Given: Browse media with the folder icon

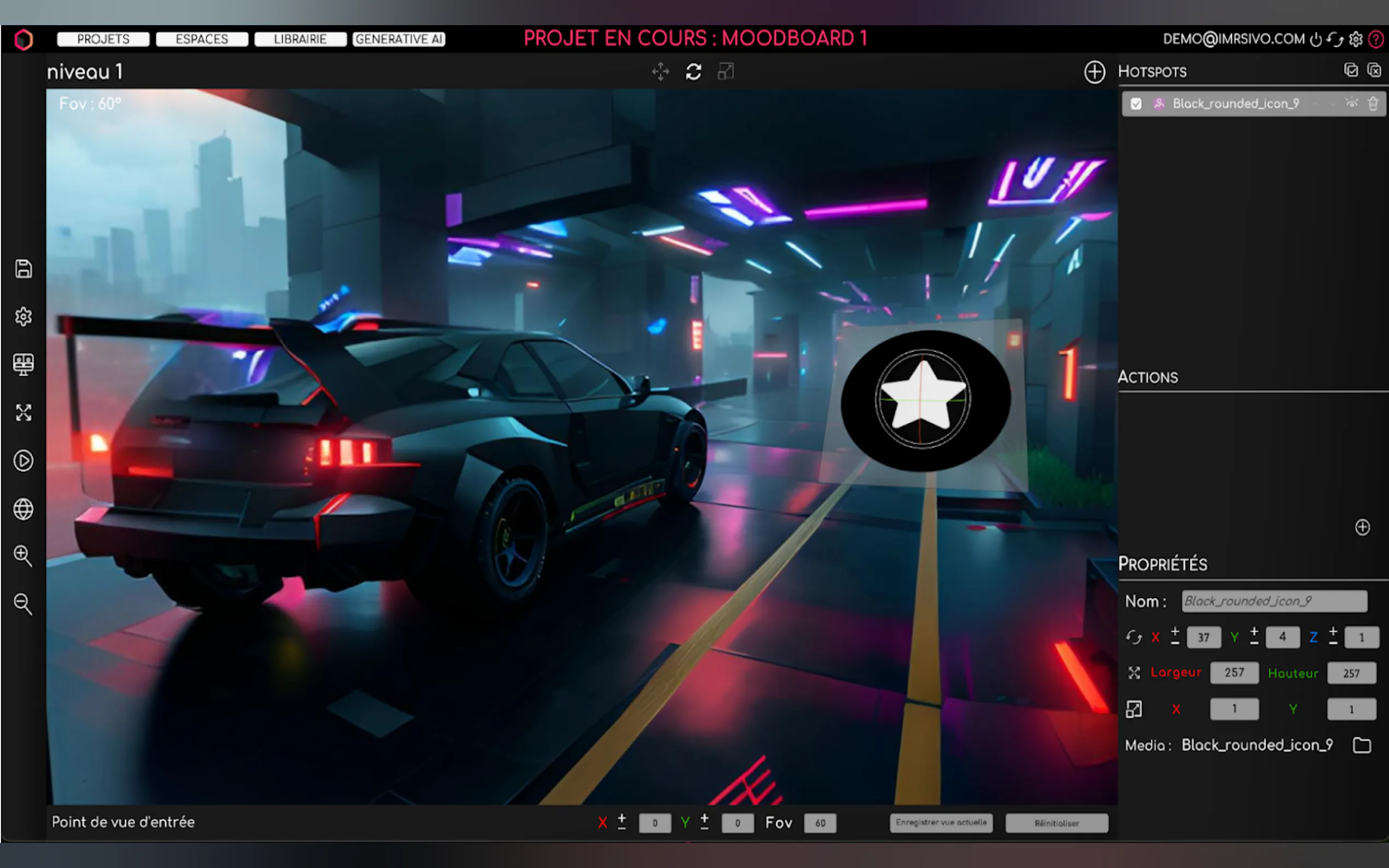Looking at the screenshot, I should (1362, 745).
